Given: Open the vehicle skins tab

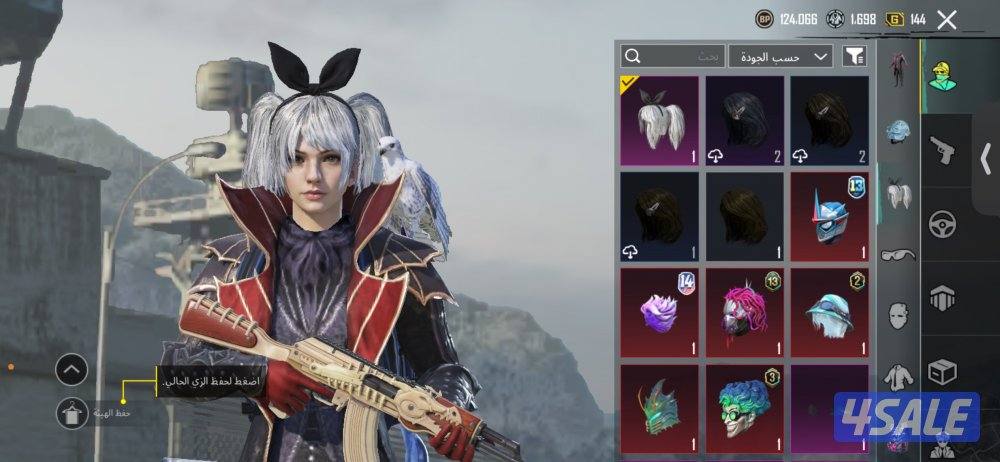Looking at the screenshot, I should point(941,222).
